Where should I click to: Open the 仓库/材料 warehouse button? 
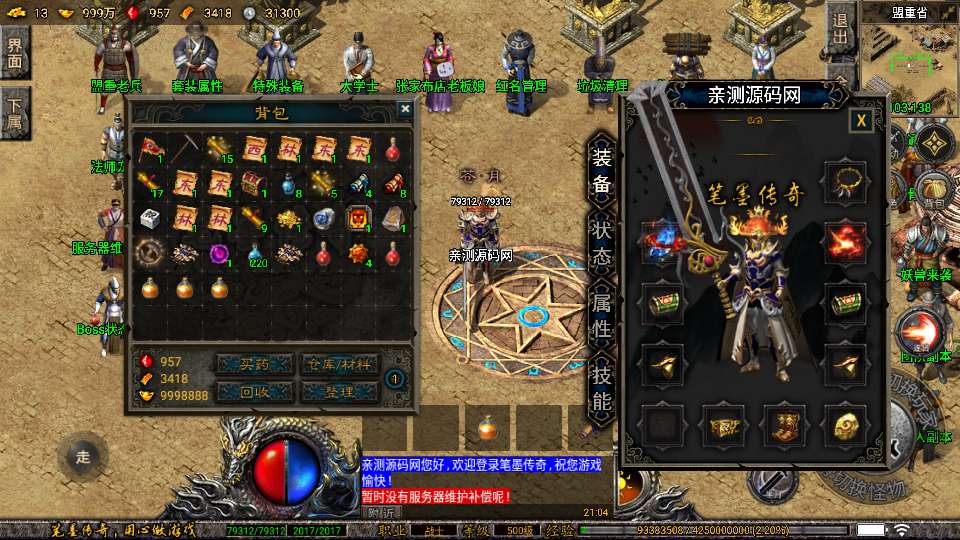point(339,364)
